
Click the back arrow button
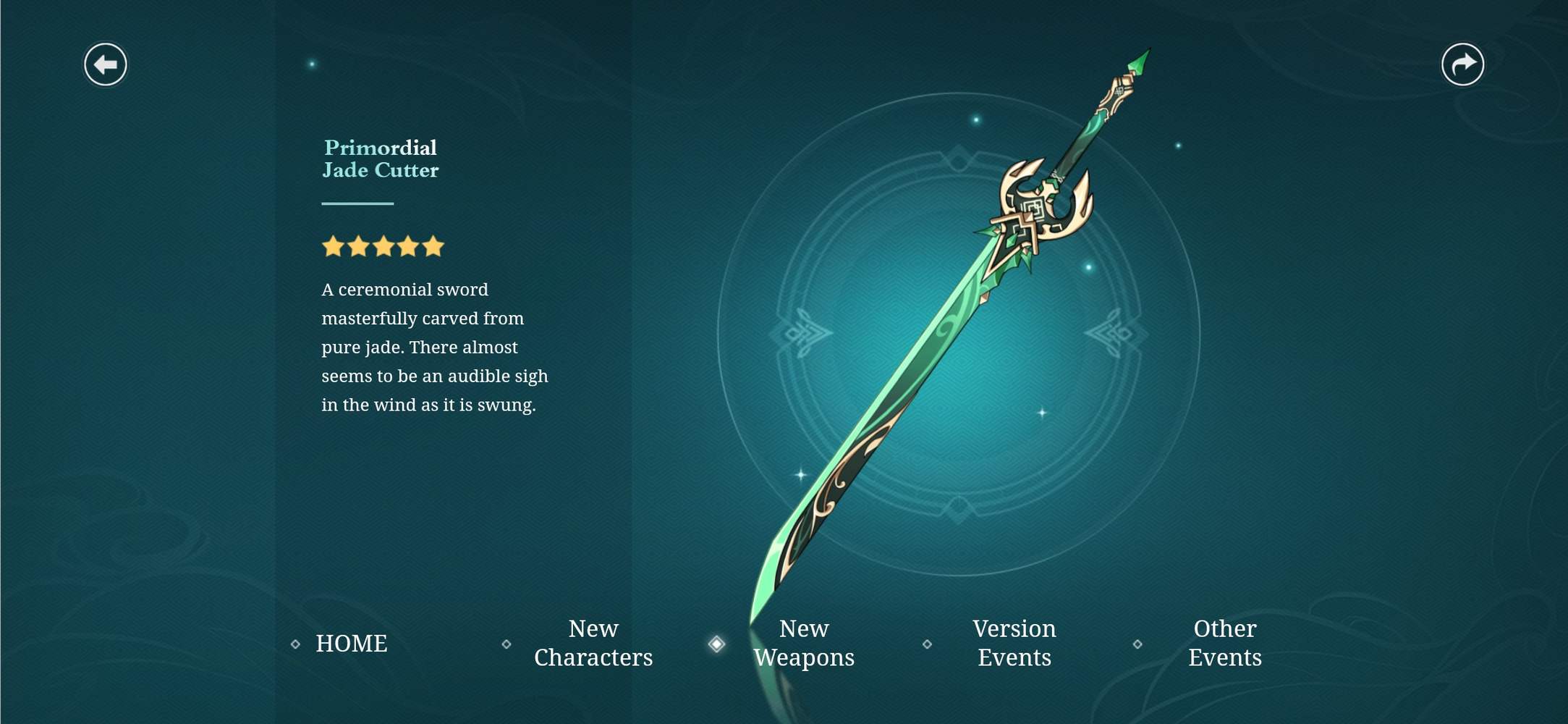(106, 64)
